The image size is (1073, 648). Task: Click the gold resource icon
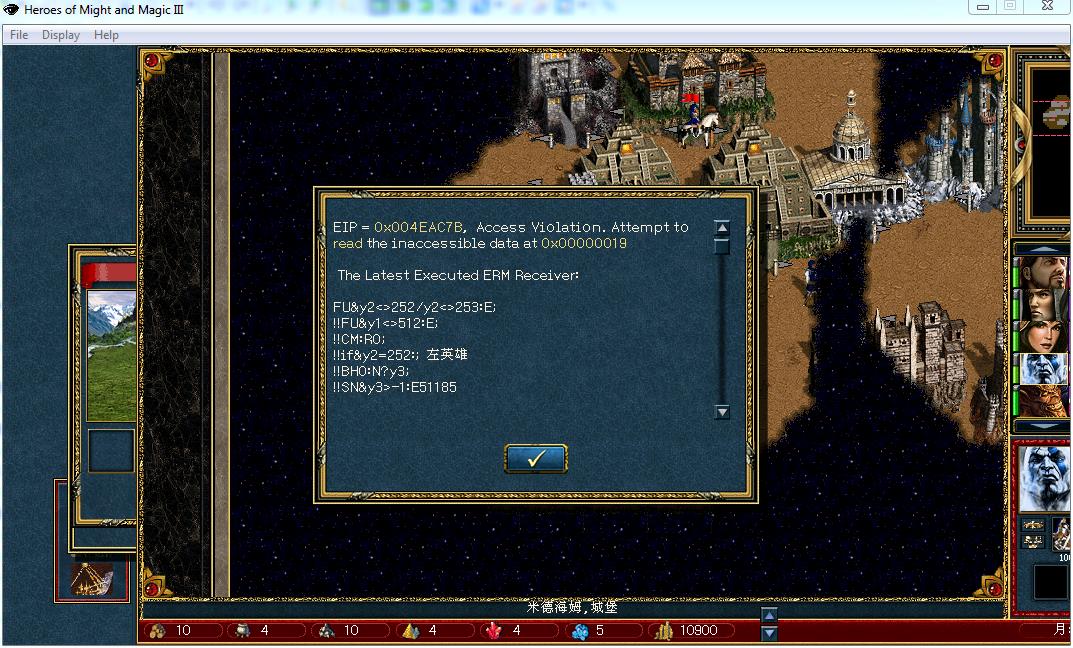662,631
